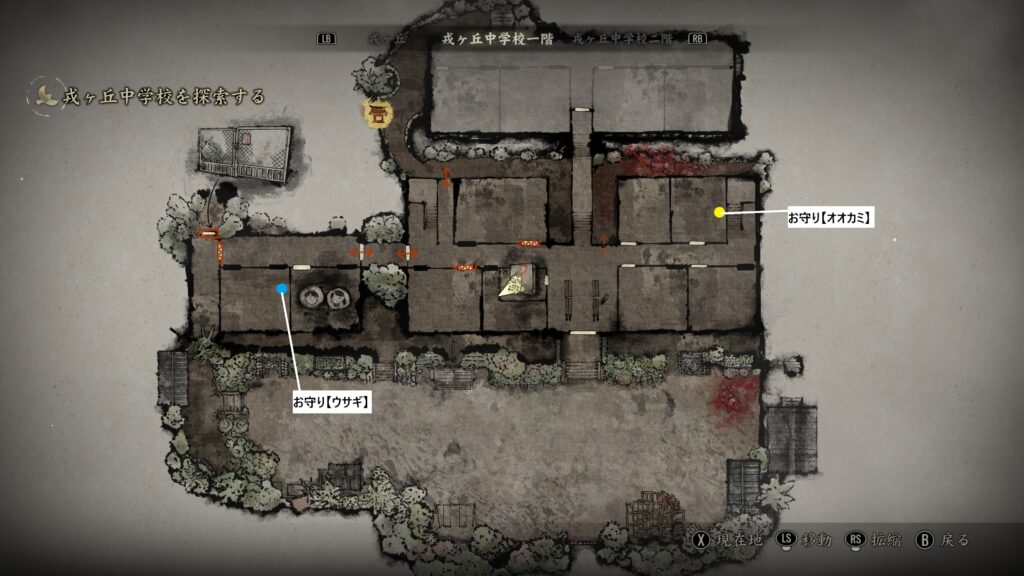Click the お守り【オオカミ】 label

point(829,216)
